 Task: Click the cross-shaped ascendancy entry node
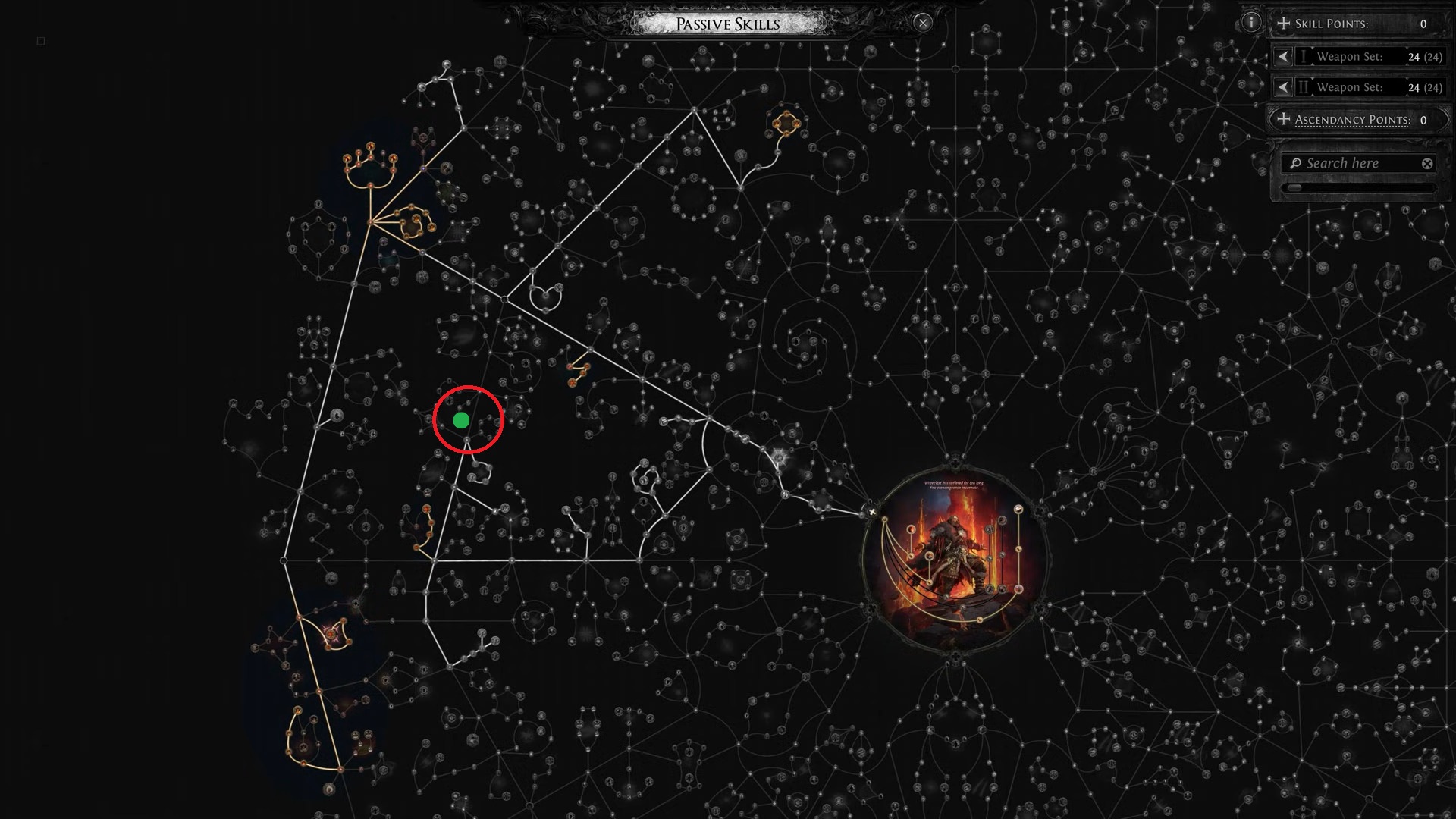pos(874,512)
